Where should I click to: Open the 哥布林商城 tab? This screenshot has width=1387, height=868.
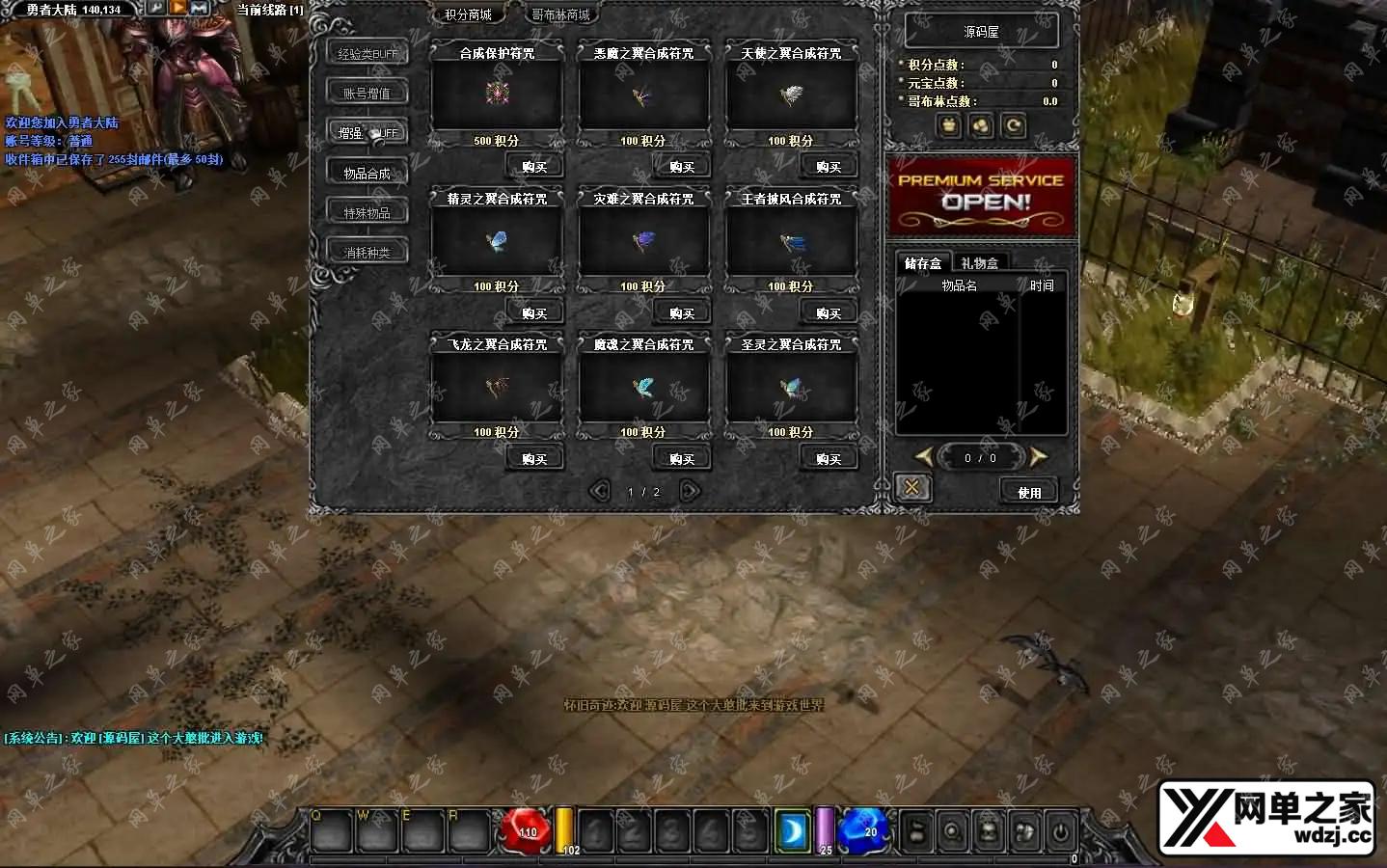click(560, 14)
